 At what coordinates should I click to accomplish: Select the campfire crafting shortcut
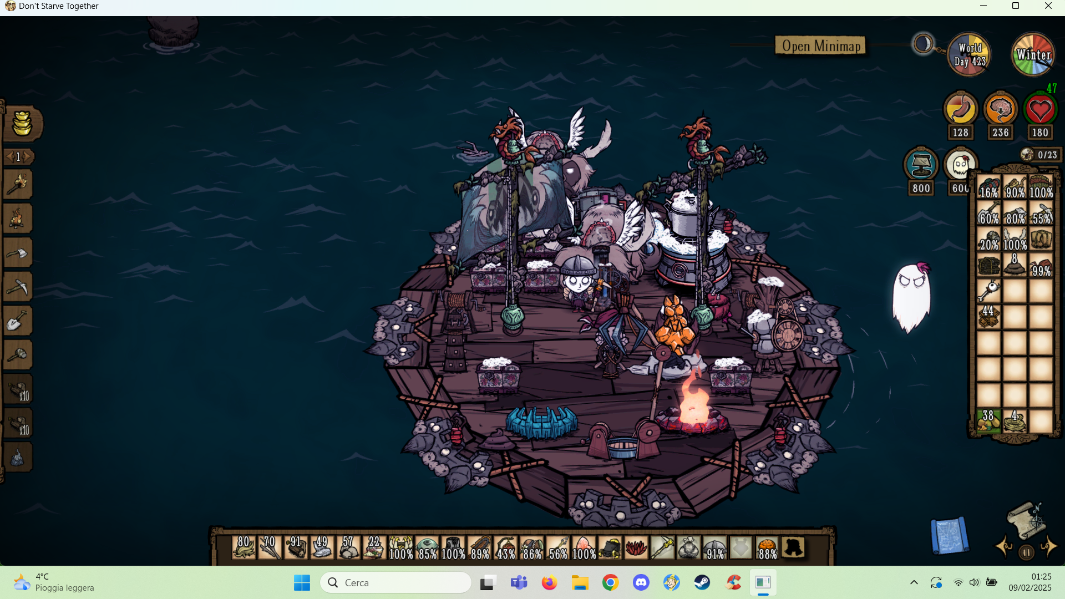[19, 218]
